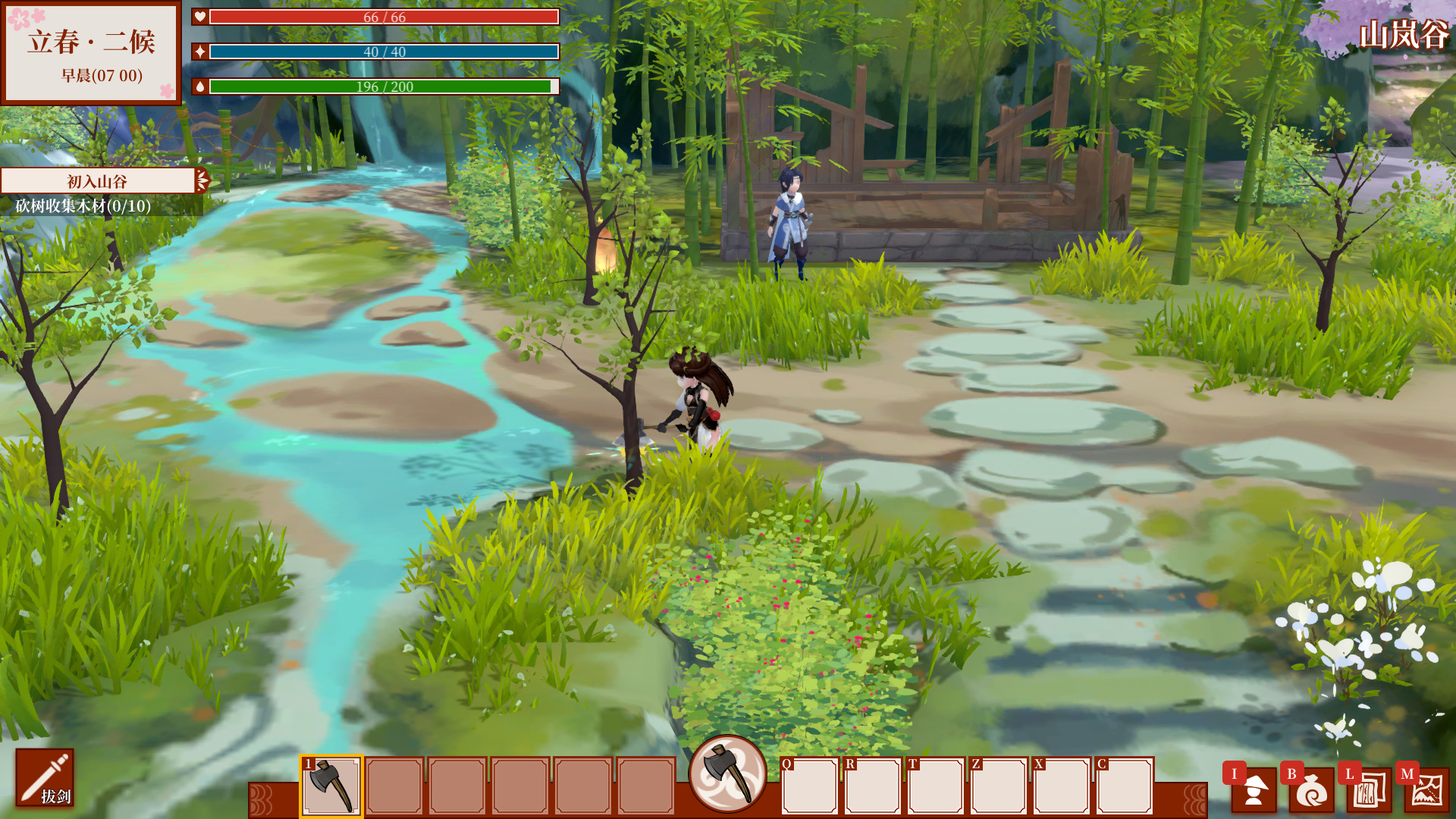Screen dimensions: 1456x819
Task: Select the R quick slot
Action: (873, 786)
